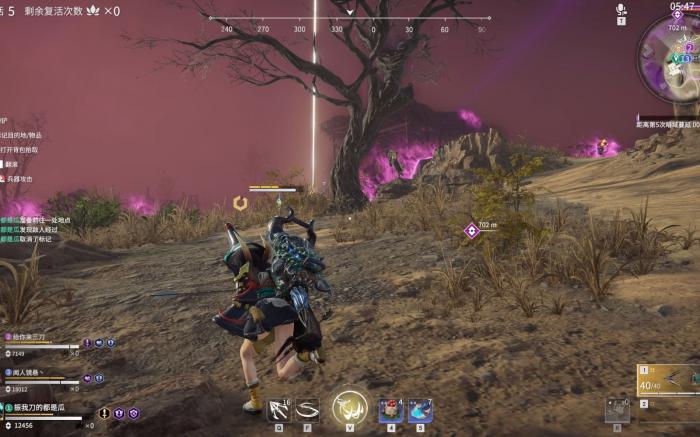
Task: Select the blue armor powder slot
Action: pos(420,410)
